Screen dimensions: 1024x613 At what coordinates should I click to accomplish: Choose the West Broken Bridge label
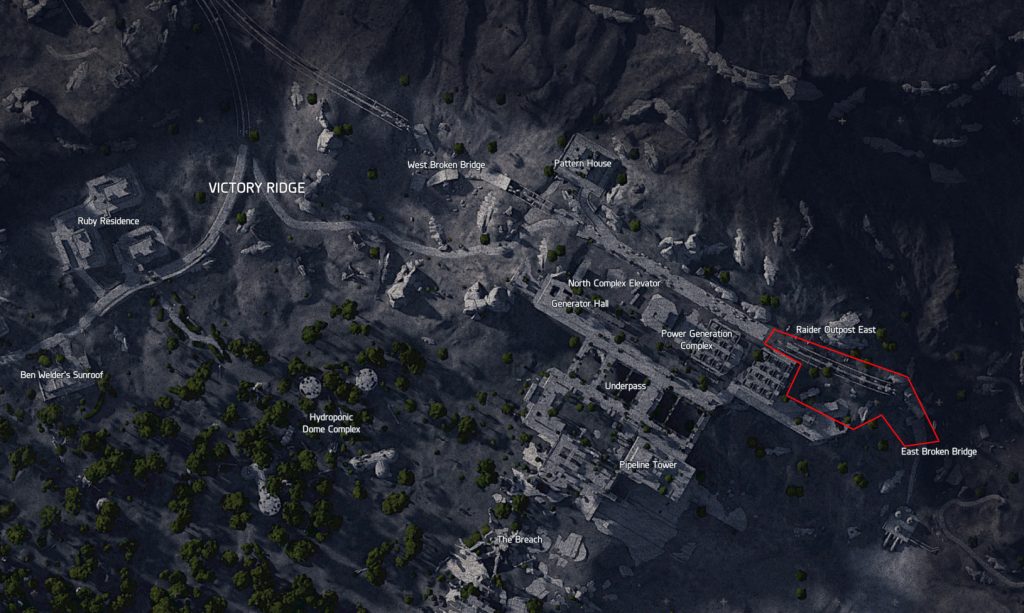(x=446, y=164)
